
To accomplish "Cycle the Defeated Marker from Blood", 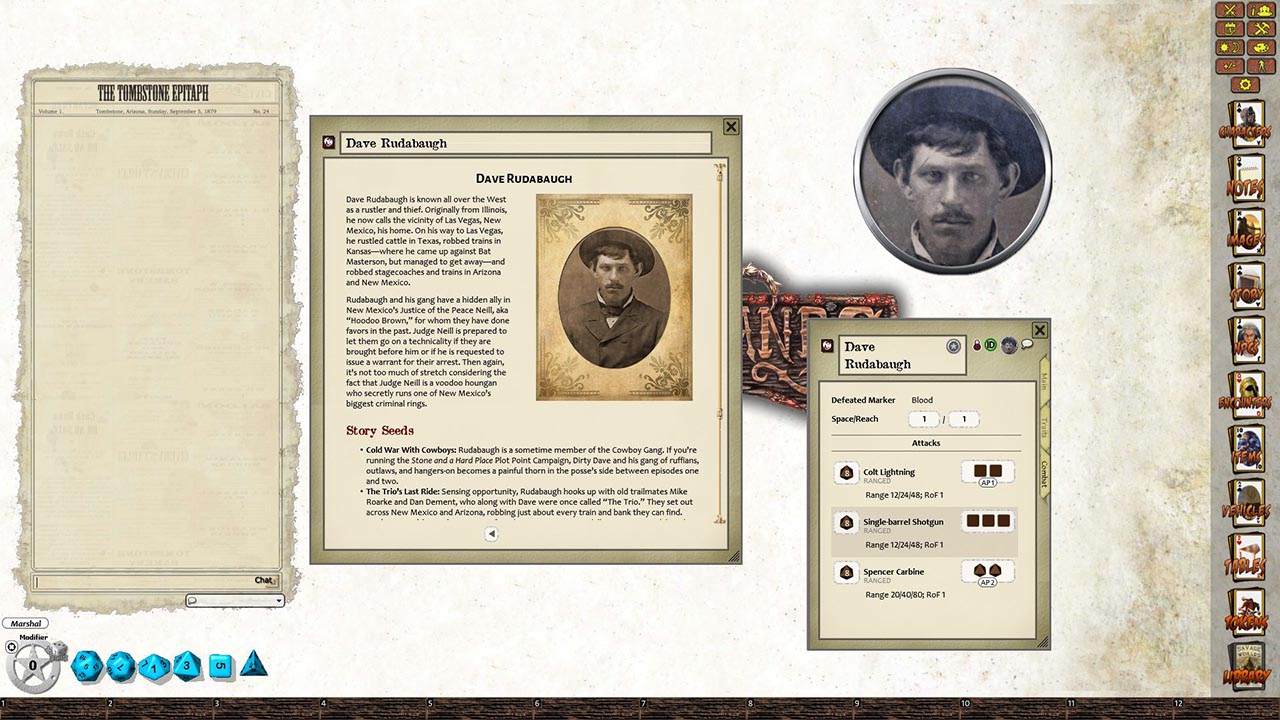I will (921, 400).
